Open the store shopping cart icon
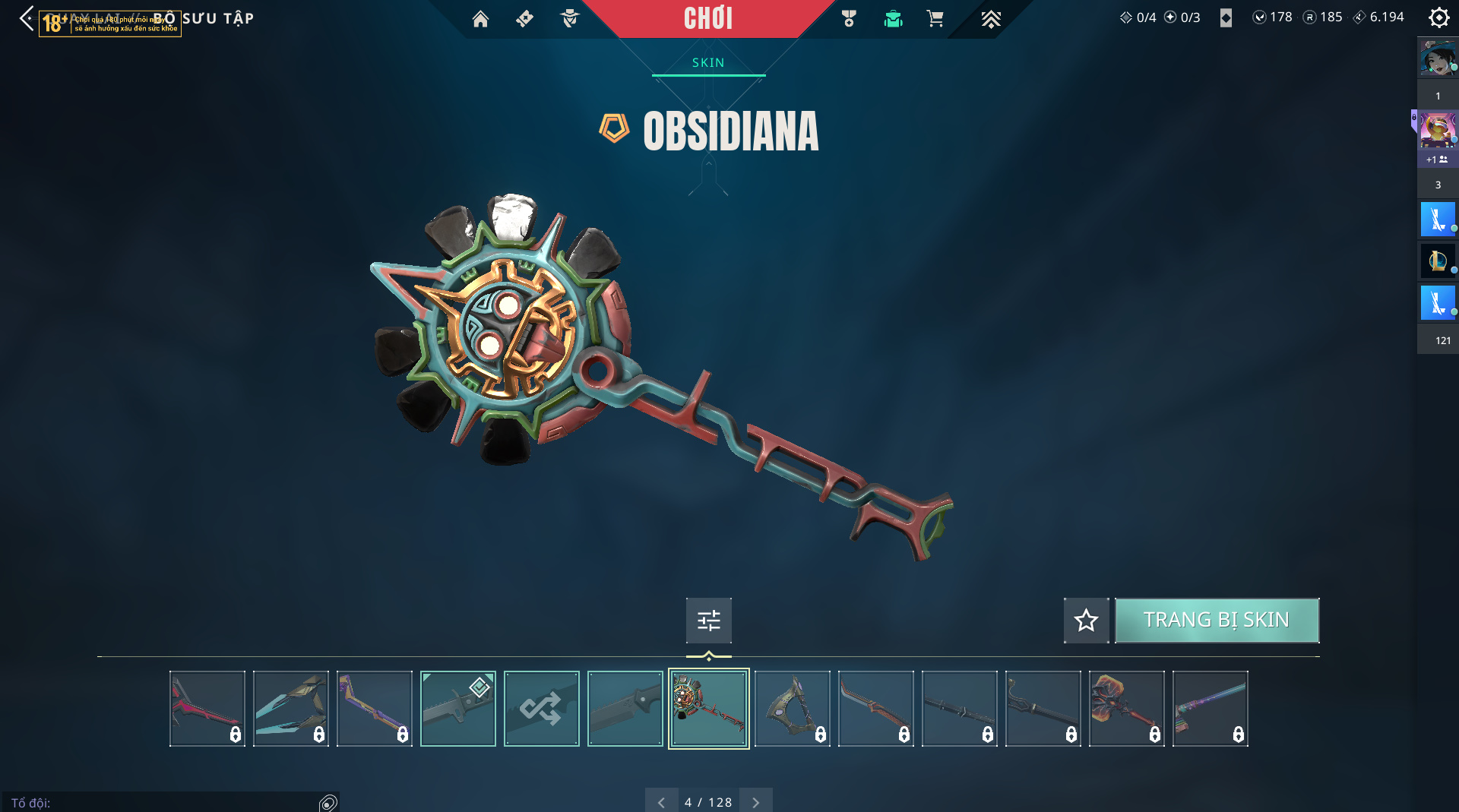 pyautogui.click(x=935, y=19)
